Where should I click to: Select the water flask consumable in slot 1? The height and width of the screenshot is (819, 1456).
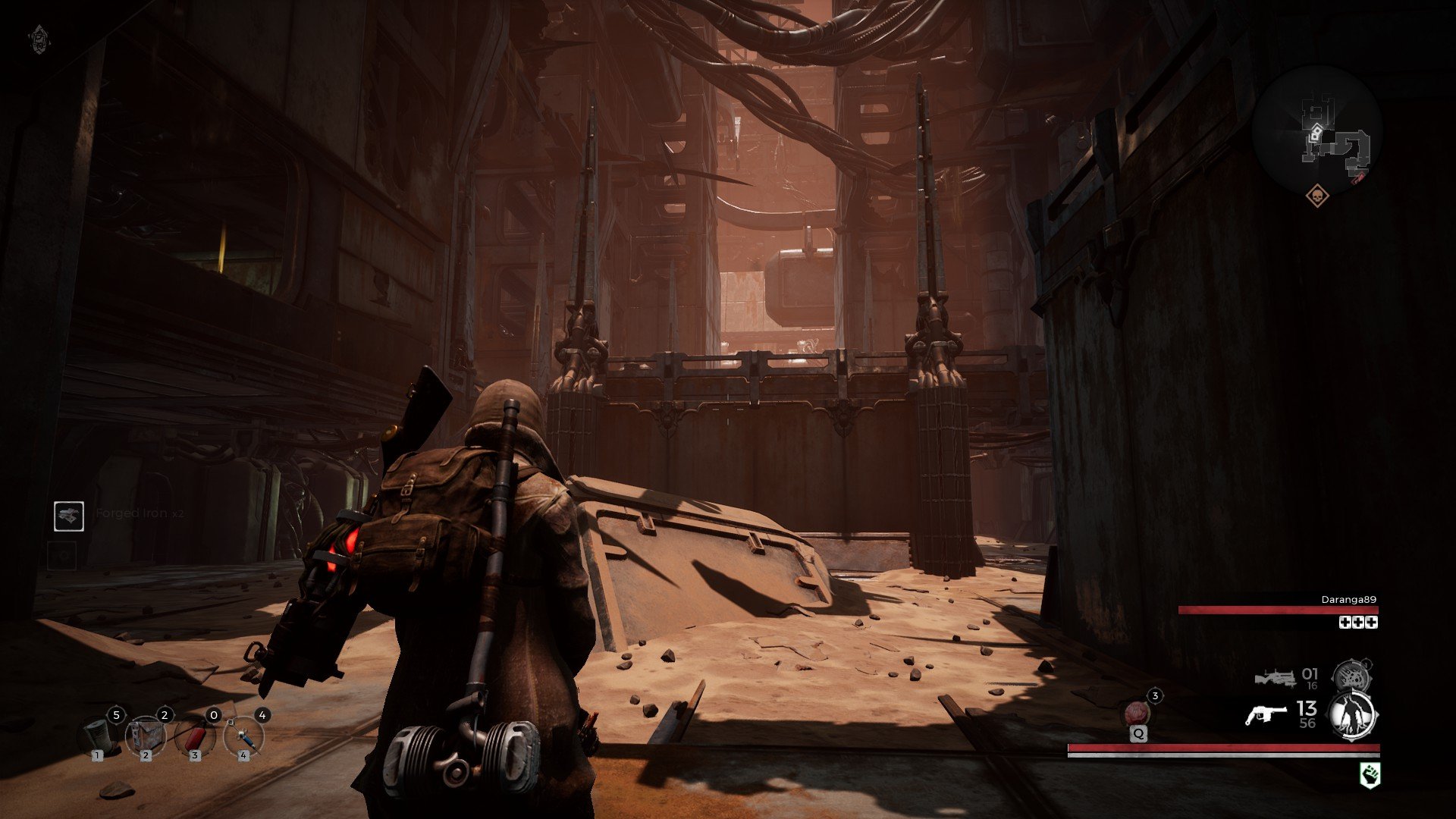point(97,736)
